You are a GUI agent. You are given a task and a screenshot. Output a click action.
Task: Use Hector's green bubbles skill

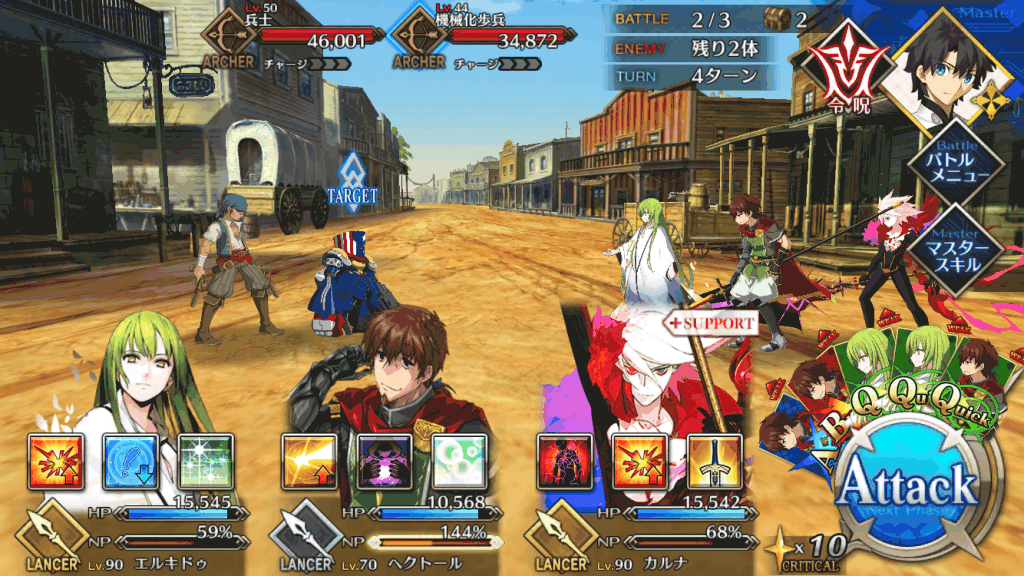(459, 462)
